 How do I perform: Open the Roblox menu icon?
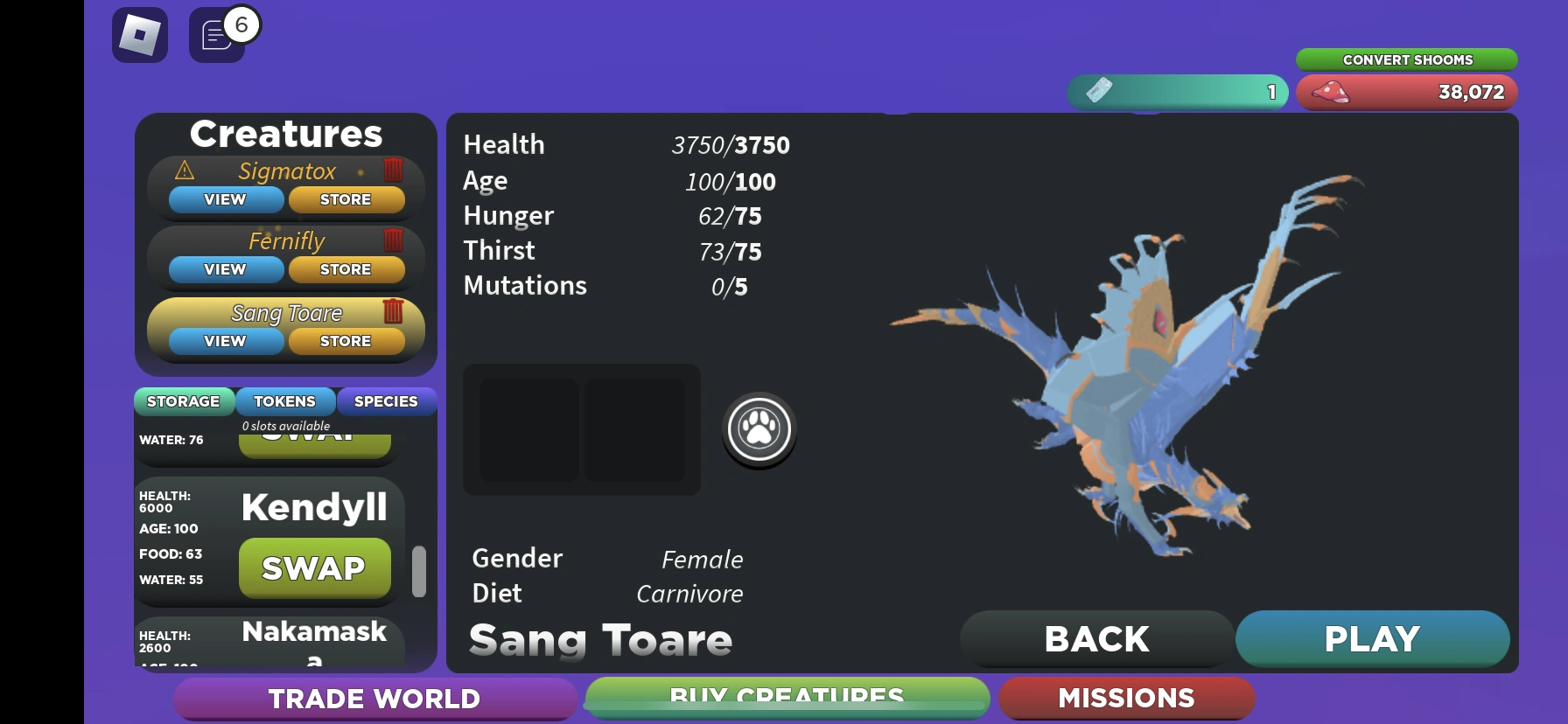point(139,35)
